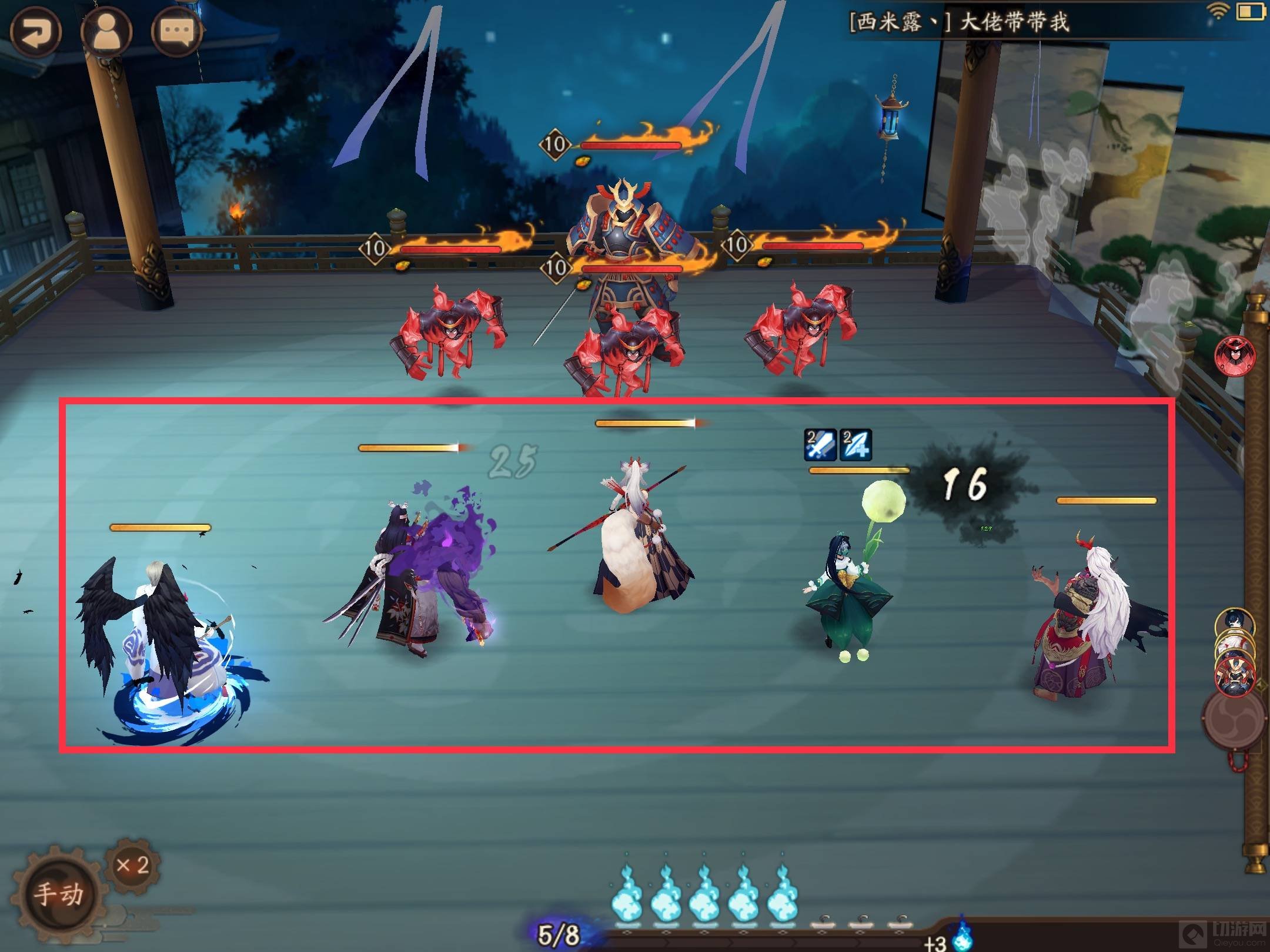
Task: Tap the back arrow button
Action: (35, 32)
